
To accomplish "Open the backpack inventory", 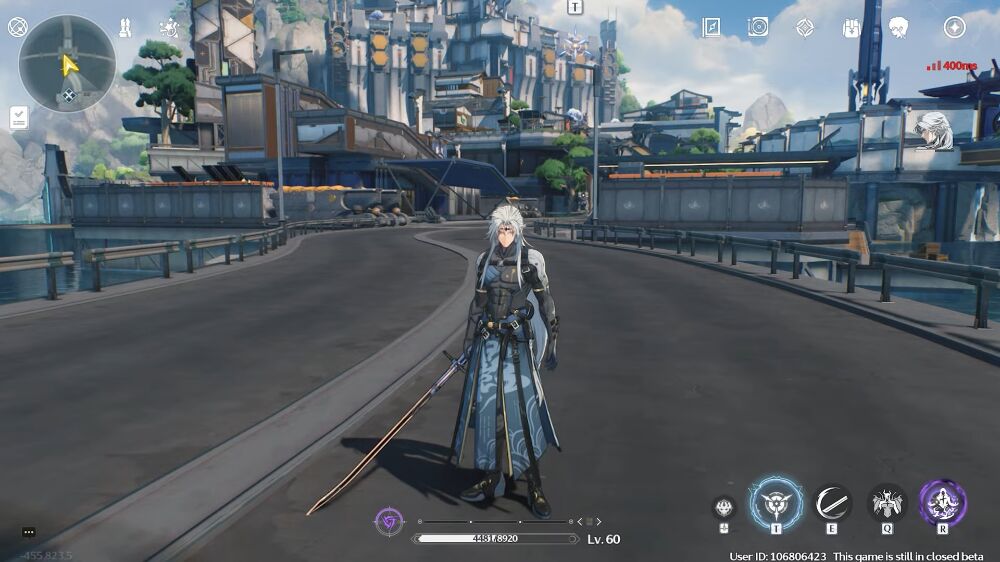I will coord(851,27).
